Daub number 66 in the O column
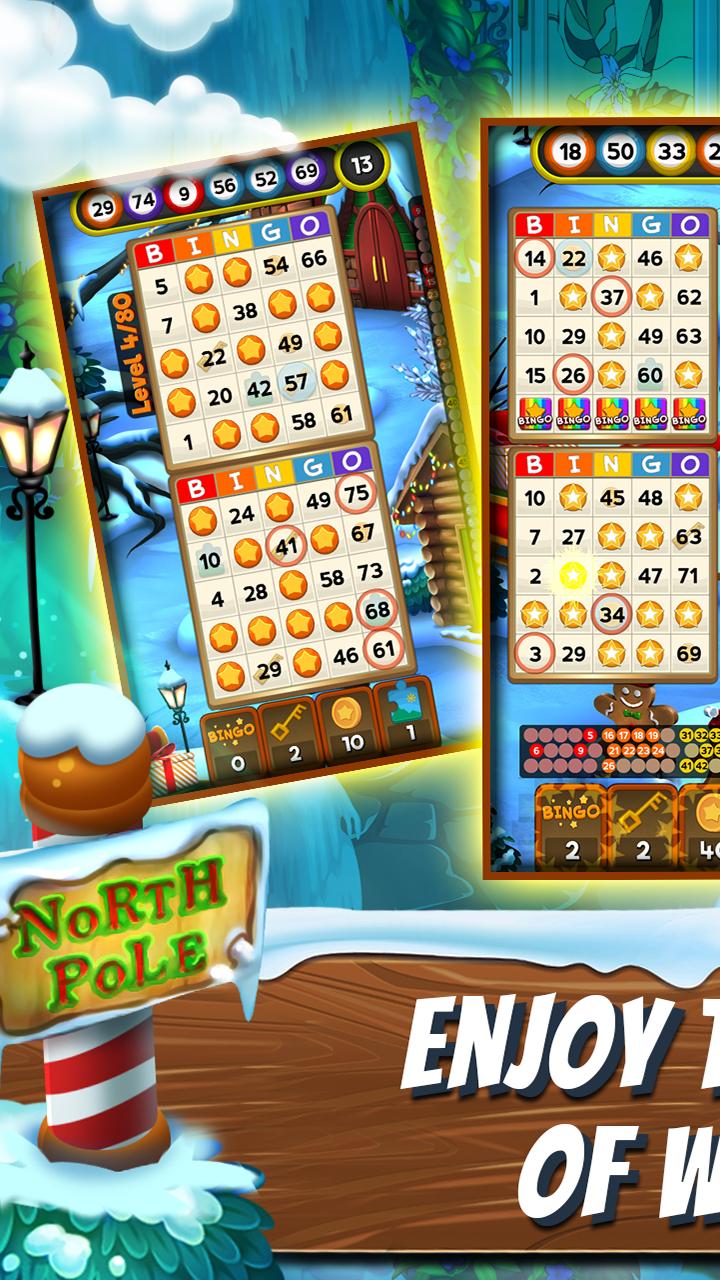 click(x=314, y=259)
